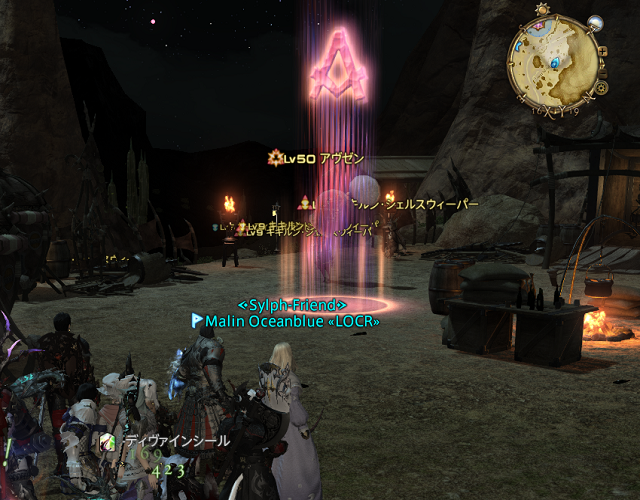Screen dimensions: 640x500
Task: Click the weather icon beside the minimap
Action: (x=594, y=22)
